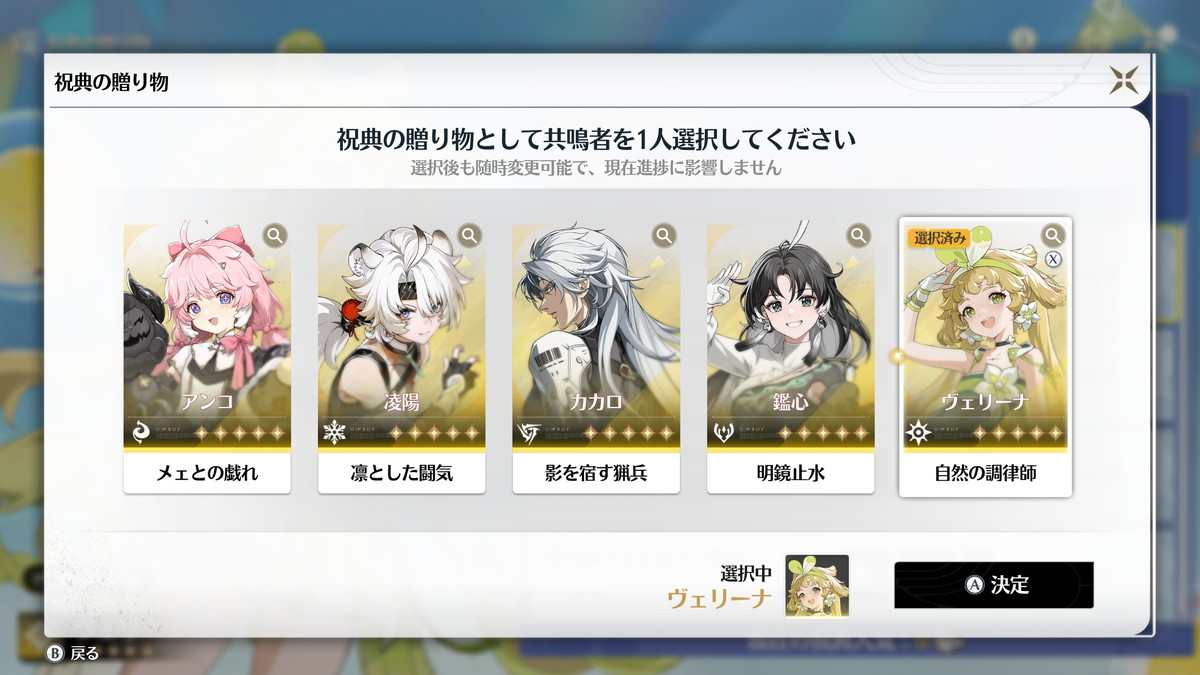This screenshot has width=1200, height=675.
Task: View details for 凌陽 via magnifier
Action: click(x=470, y=236)
